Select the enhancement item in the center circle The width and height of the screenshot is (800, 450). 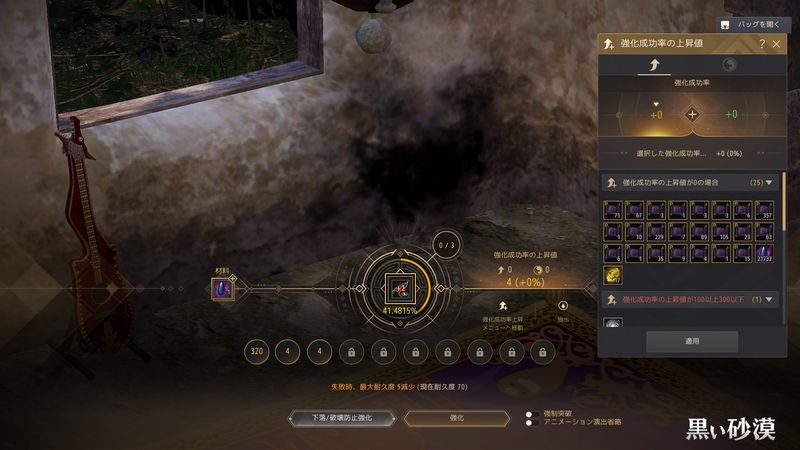coord(400,290)
